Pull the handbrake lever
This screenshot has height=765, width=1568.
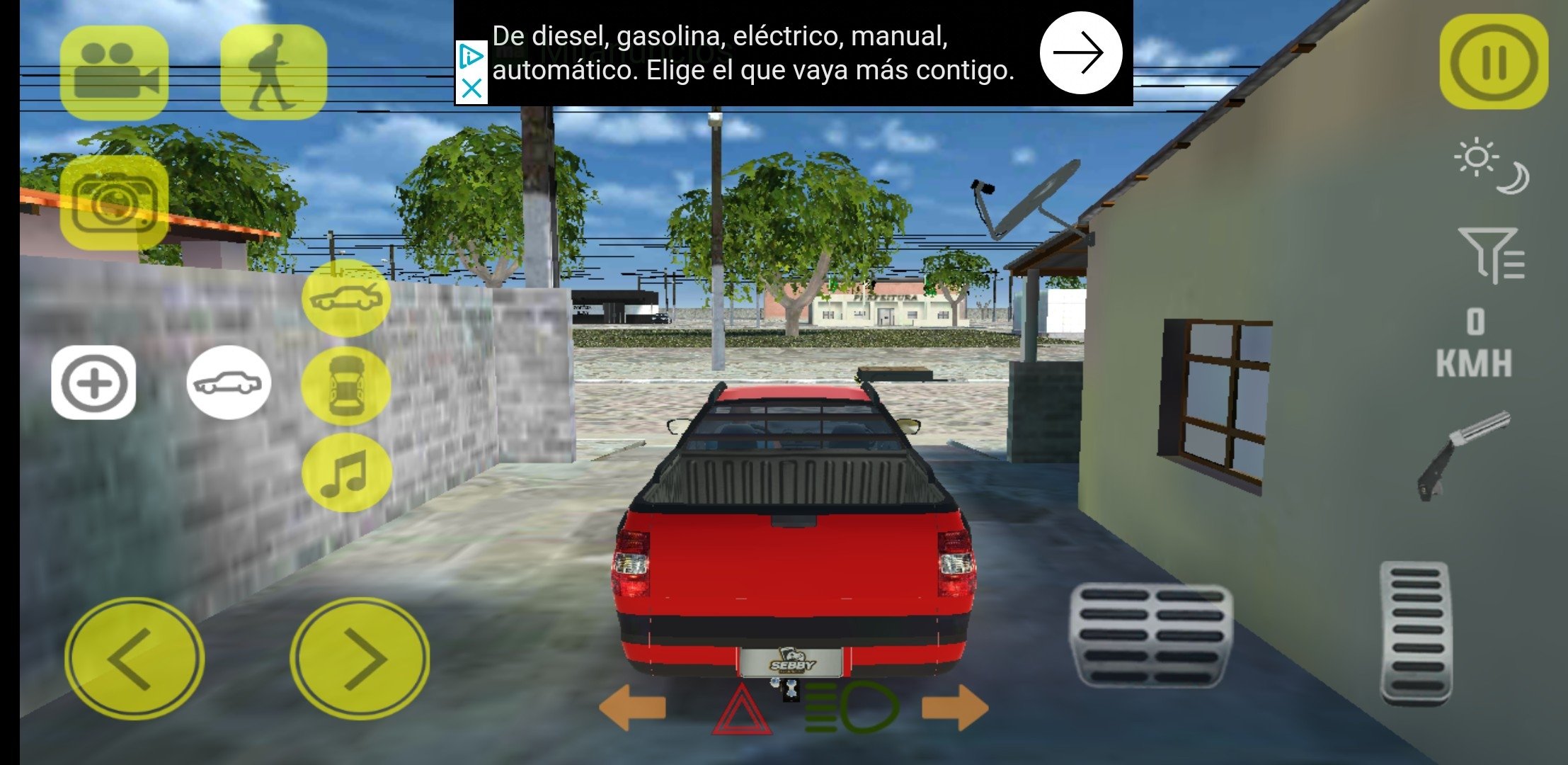[1463, 455]
